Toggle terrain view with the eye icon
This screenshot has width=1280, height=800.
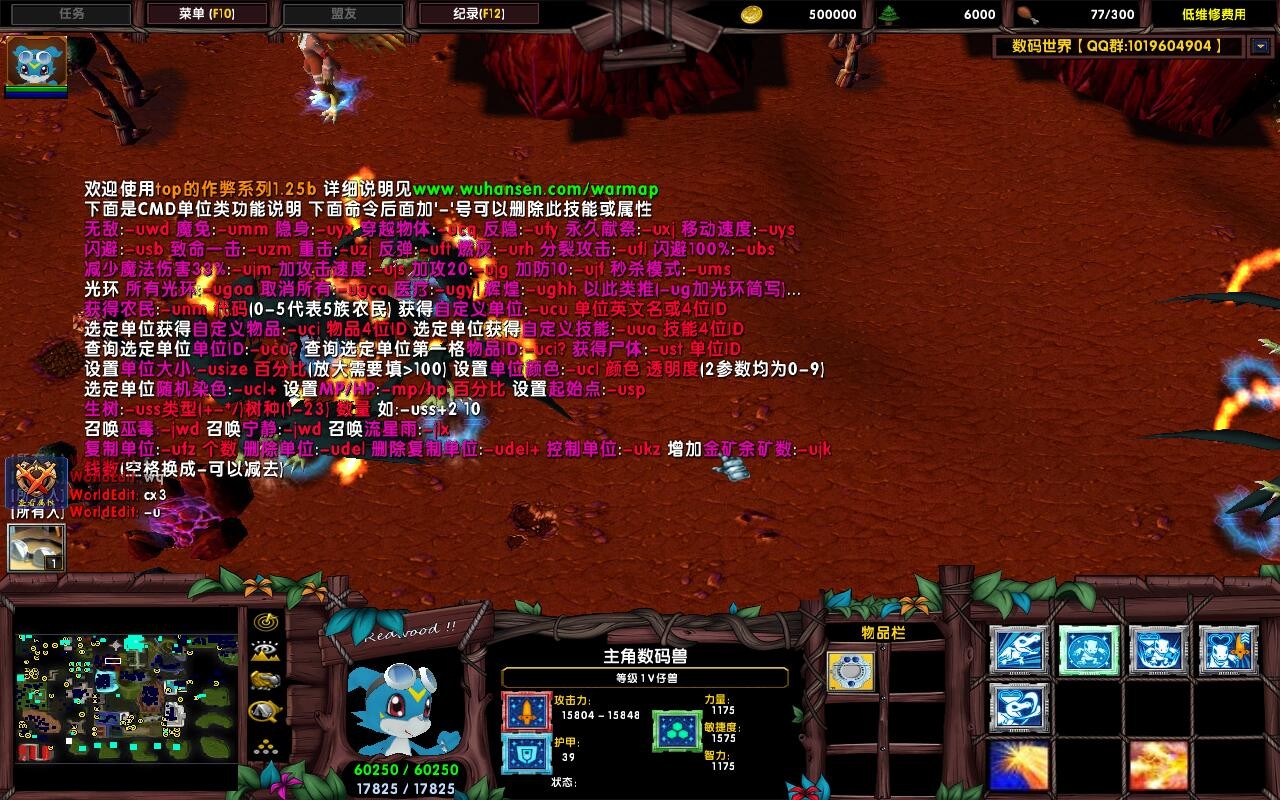click(x=265, y=650)
